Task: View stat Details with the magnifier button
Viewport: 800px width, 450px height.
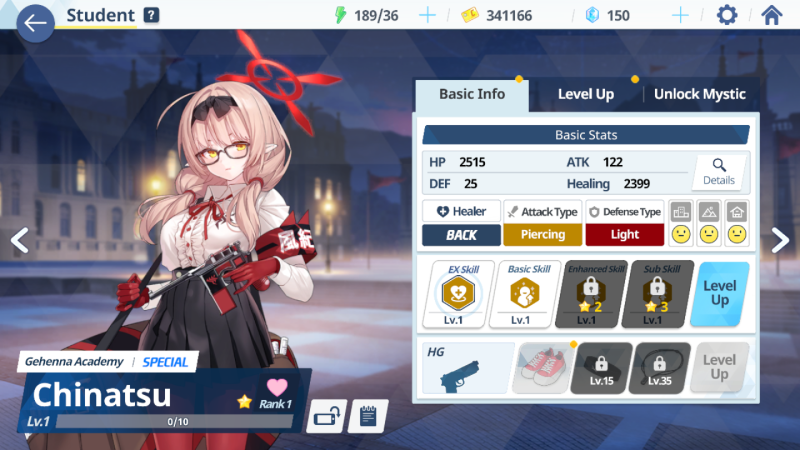Action: pos(718,171)
